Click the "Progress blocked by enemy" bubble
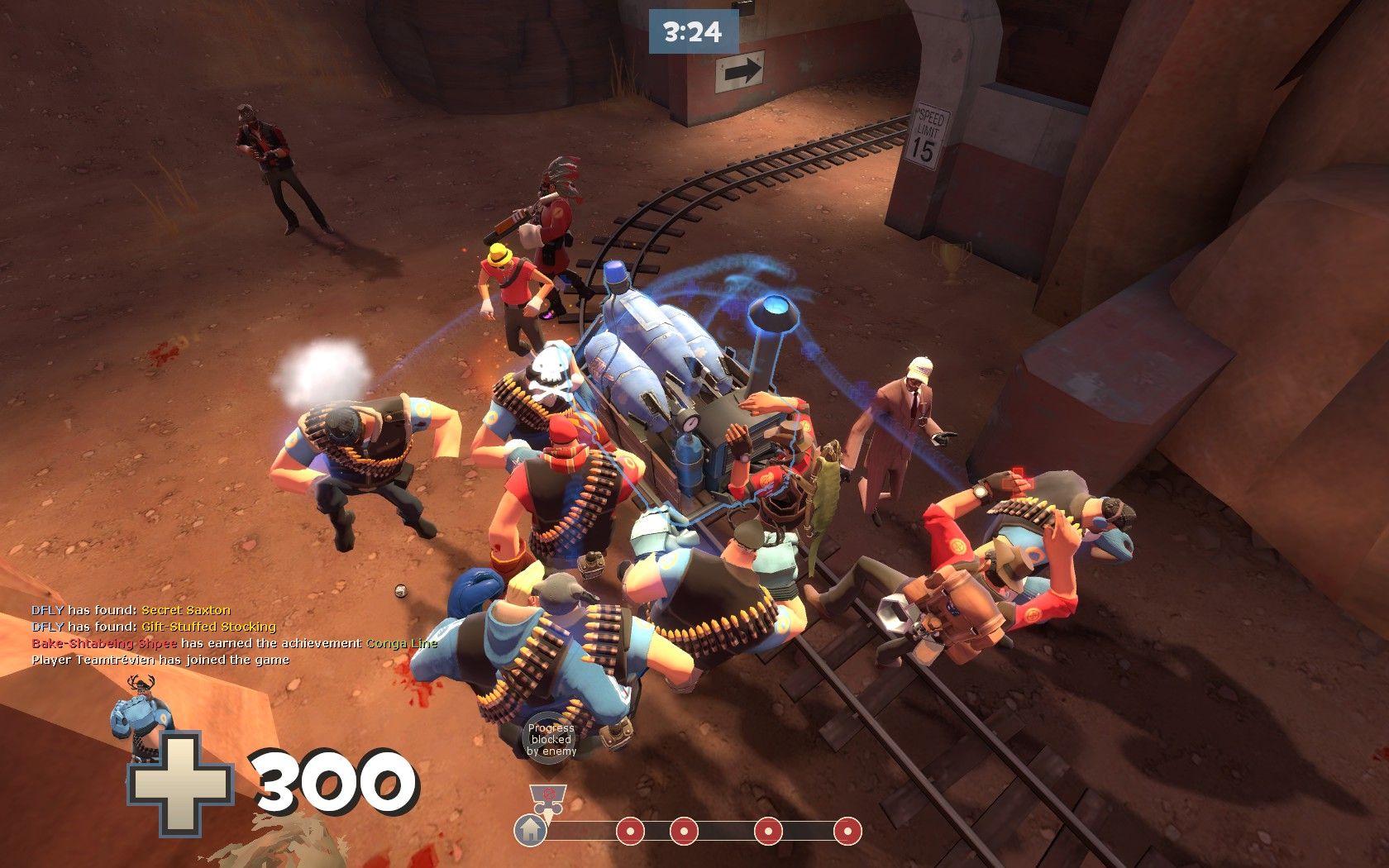 pos(551,739)
